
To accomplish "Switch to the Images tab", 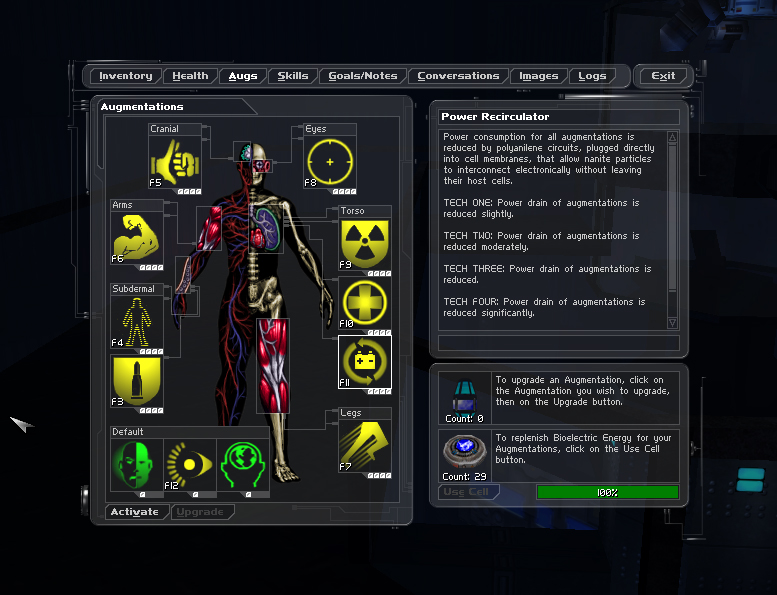I will pos(539,76).
